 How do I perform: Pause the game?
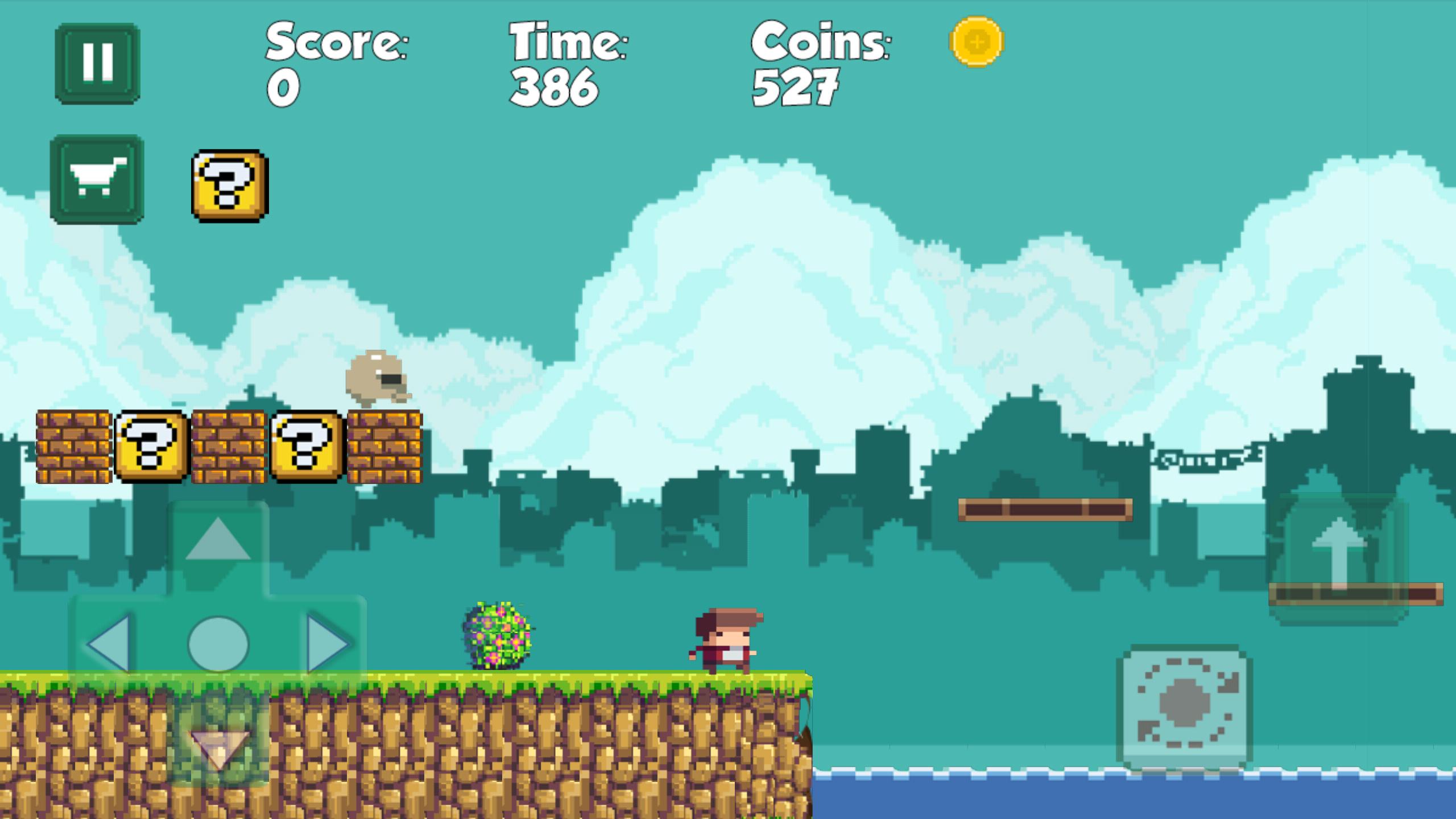tap(97, 63)
